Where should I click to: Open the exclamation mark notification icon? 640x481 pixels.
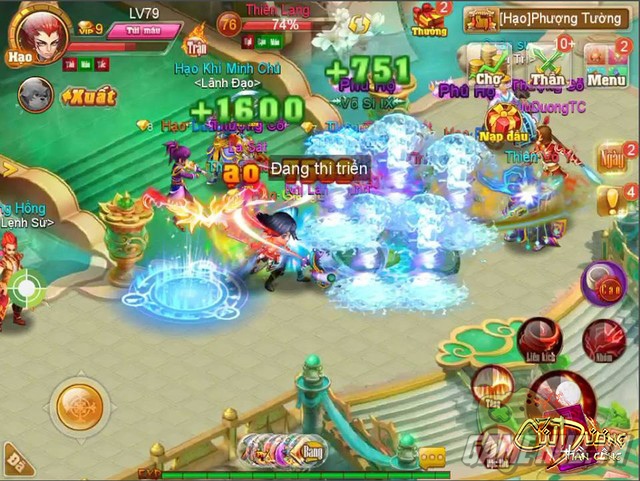click(x=610, y=200)
